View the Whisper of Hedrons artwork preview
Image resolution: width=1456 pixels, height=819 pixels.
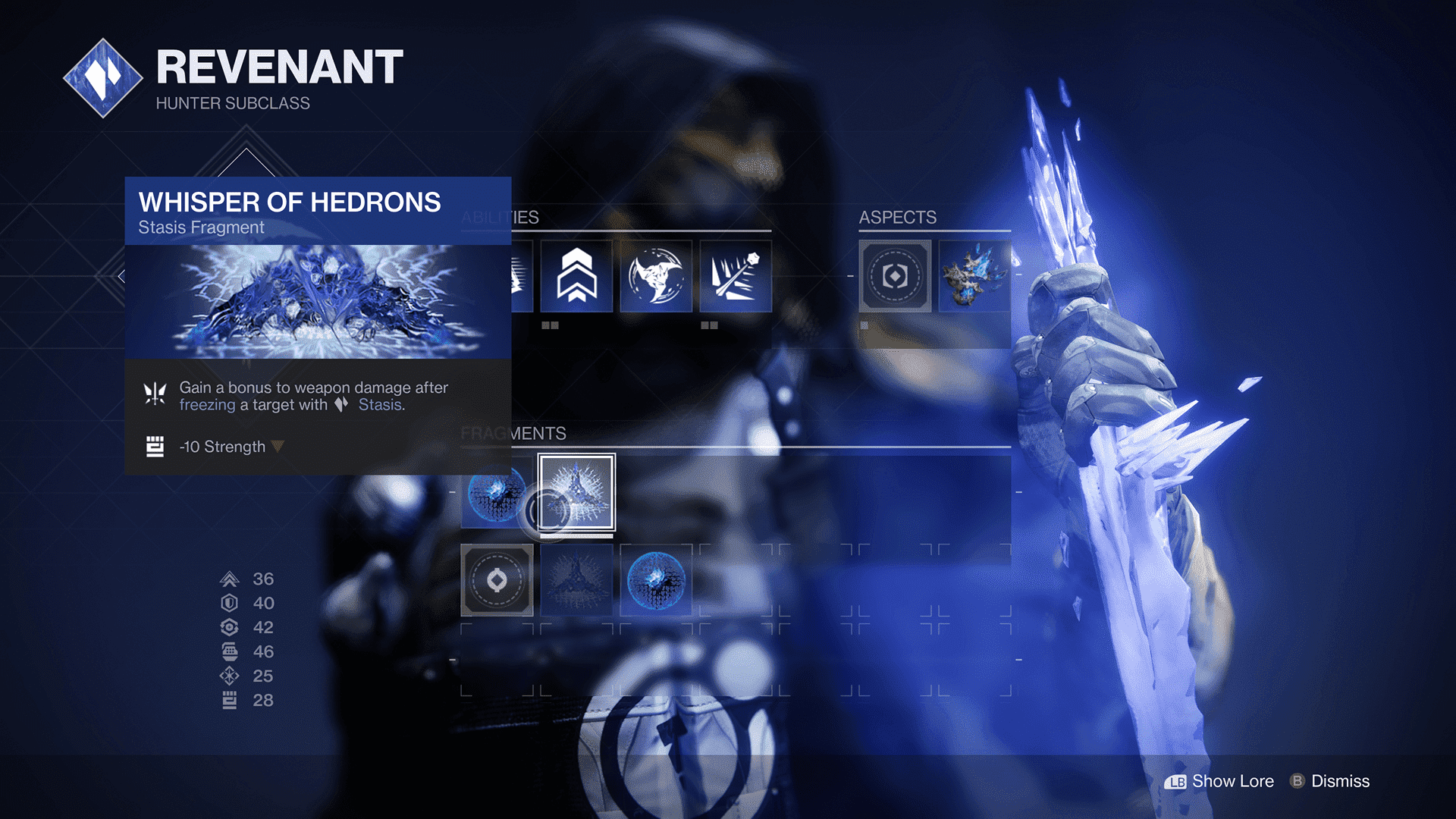[x=318, y=300]
